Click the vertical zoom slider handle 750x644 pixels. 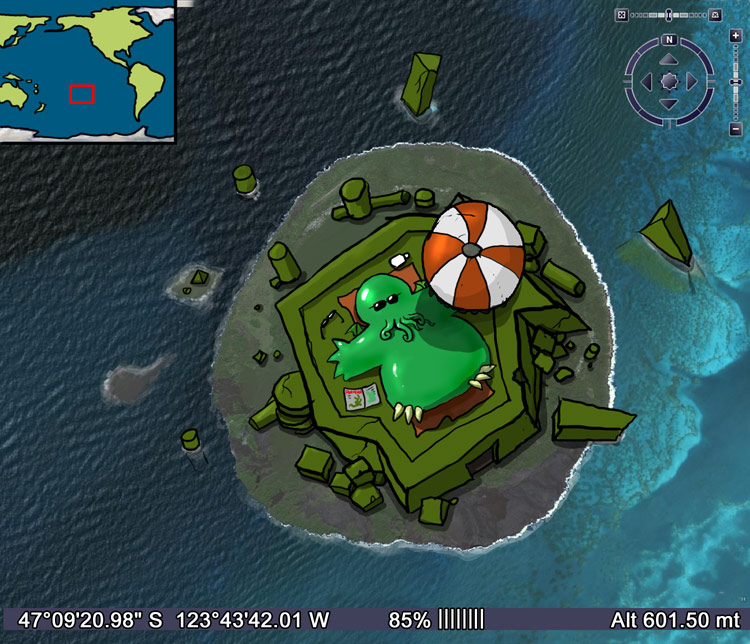click(735, 80)
